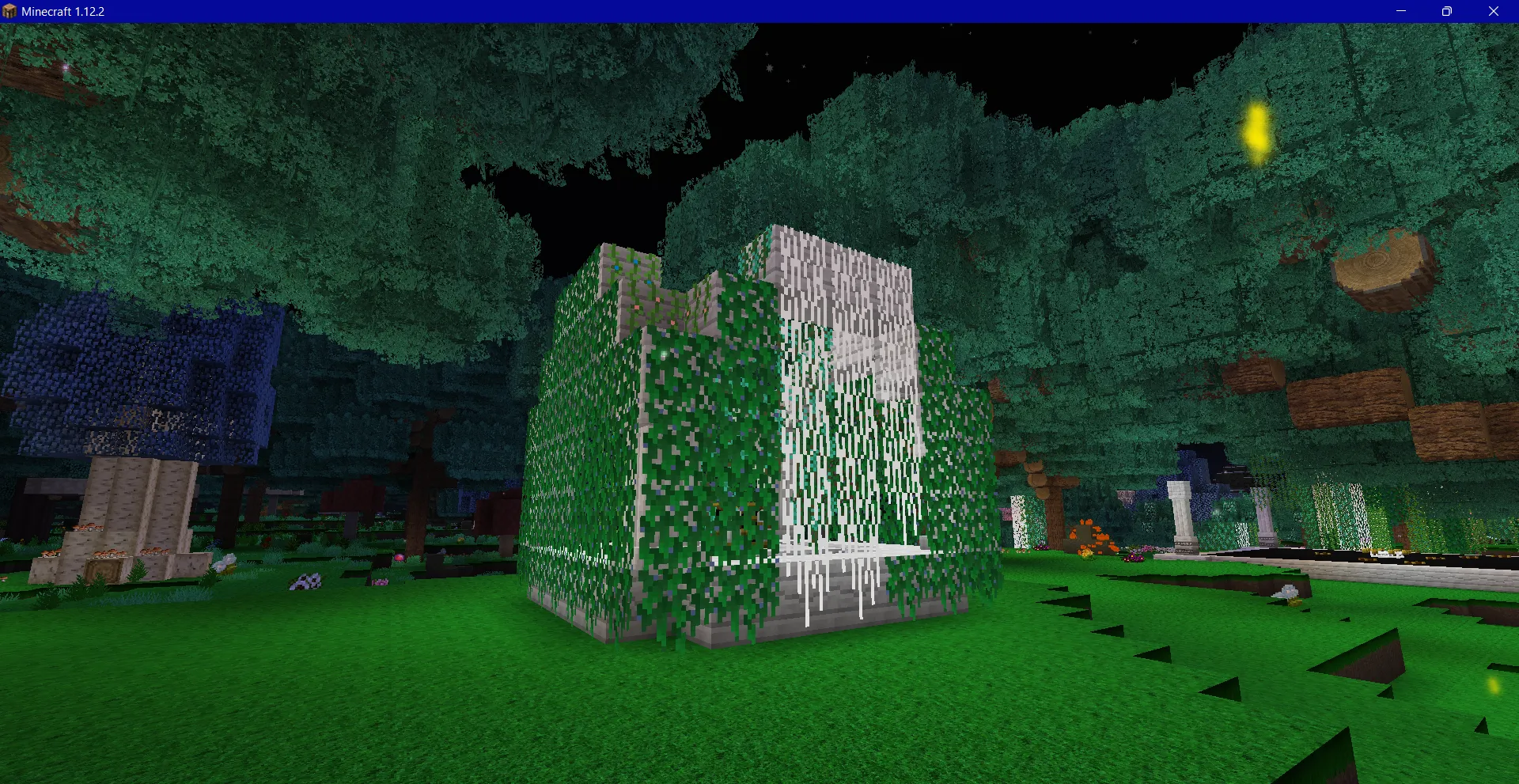1519x784 pixels.
Task: Click the Minecraft grass-block icon in the title bar
Action: tap(11, 11)
